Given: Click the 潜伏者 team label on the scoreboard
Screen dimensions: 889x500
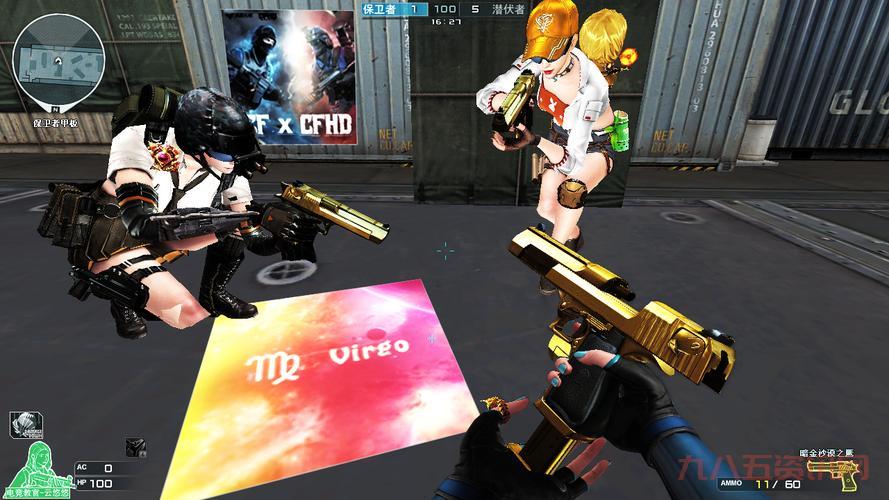Looking at the screenshot, I should coord(507,9).
